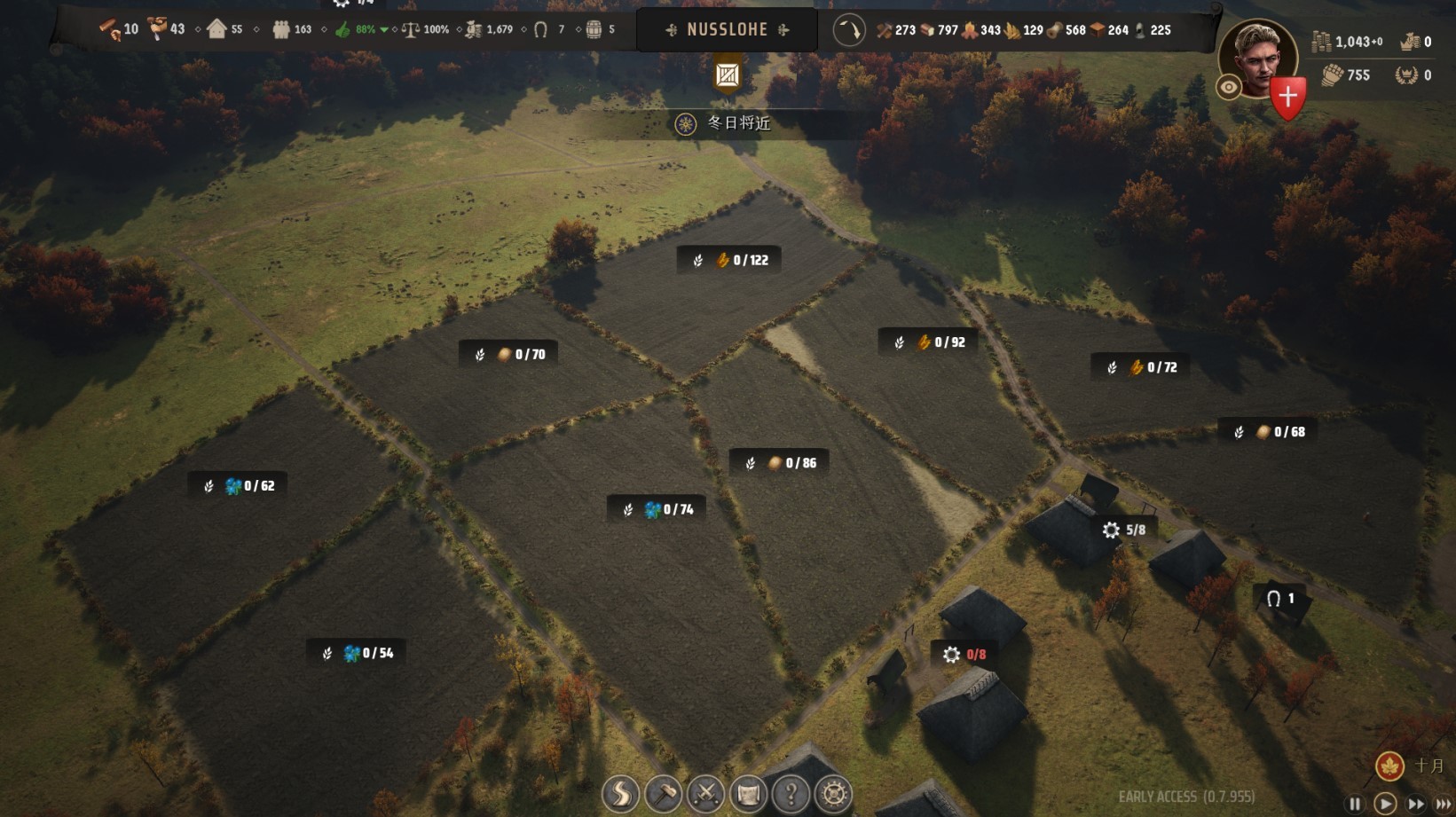Toggle the eye icon beside the portrait
This screenshot has width=1456, height=817.
(x=1229, y=87)
